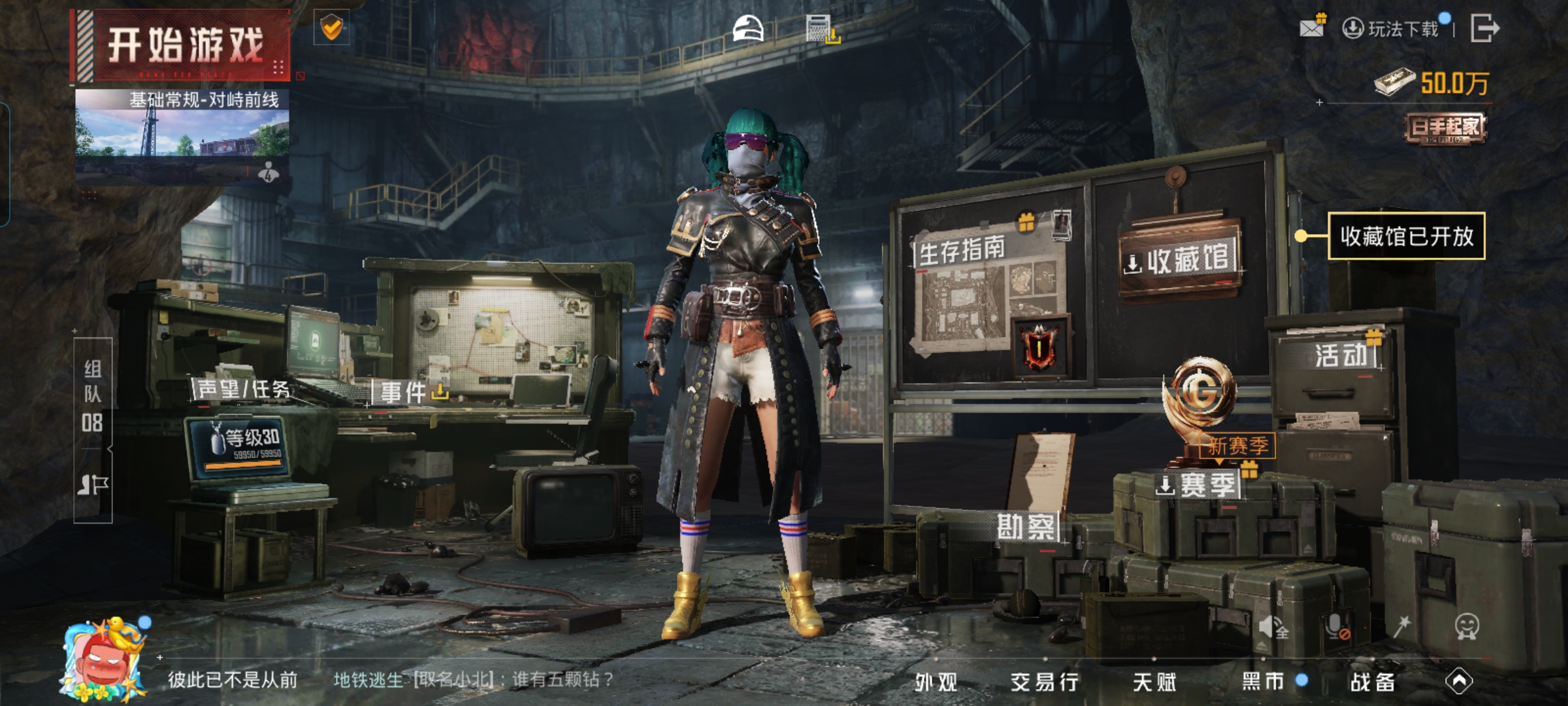Open the mail envelope icon
1568x706 pixels.
(1312, 27)
